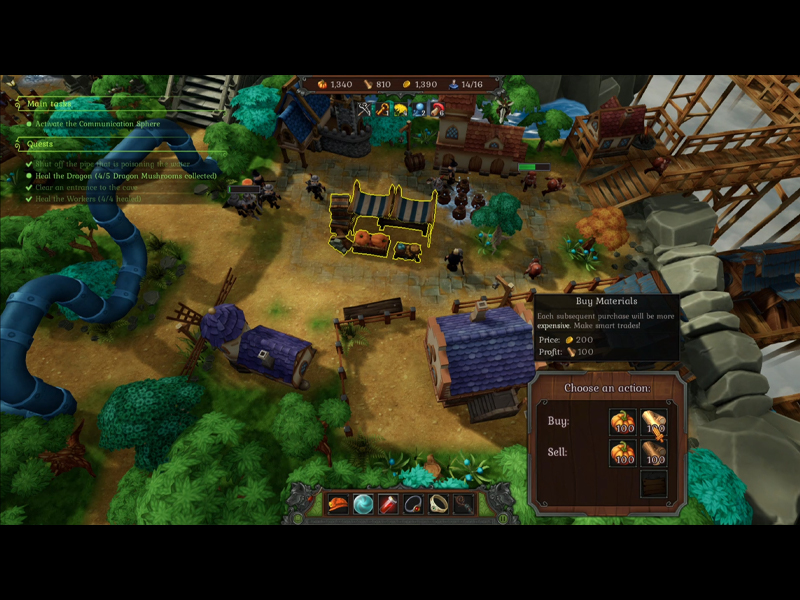Select the red mushroom icon
The width and height of the screenshot is (800, 600).
point(437,108)
